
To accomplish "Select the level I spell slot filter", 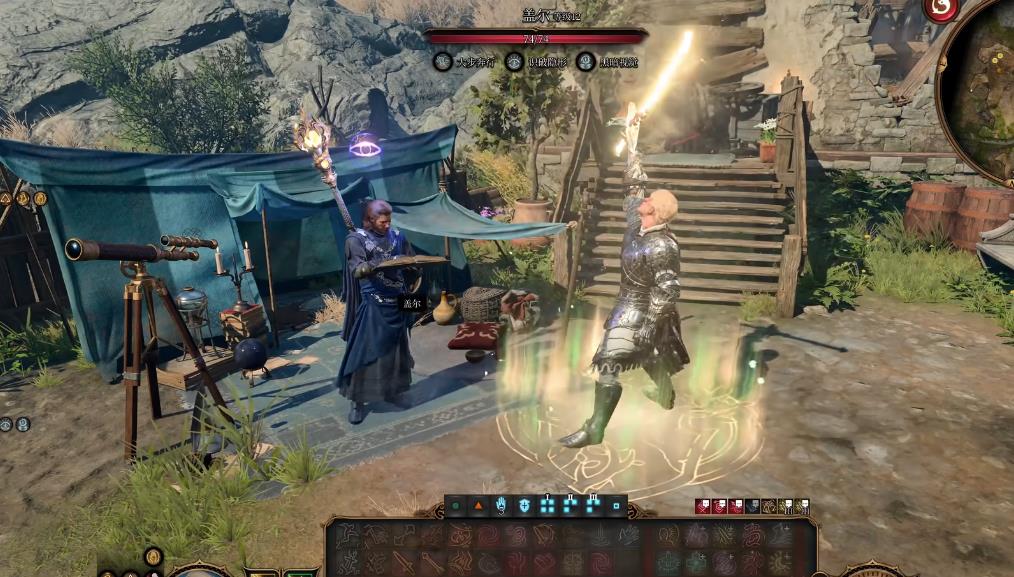I will tap(547, 506).
